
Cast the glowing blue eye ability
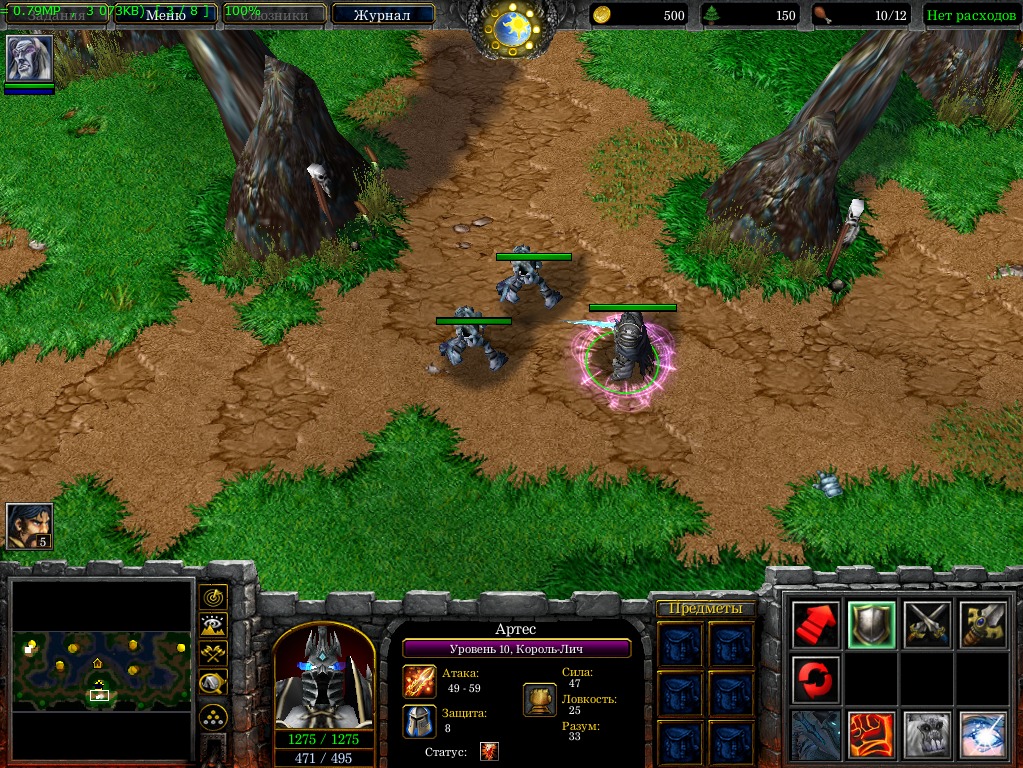[983, 735]
